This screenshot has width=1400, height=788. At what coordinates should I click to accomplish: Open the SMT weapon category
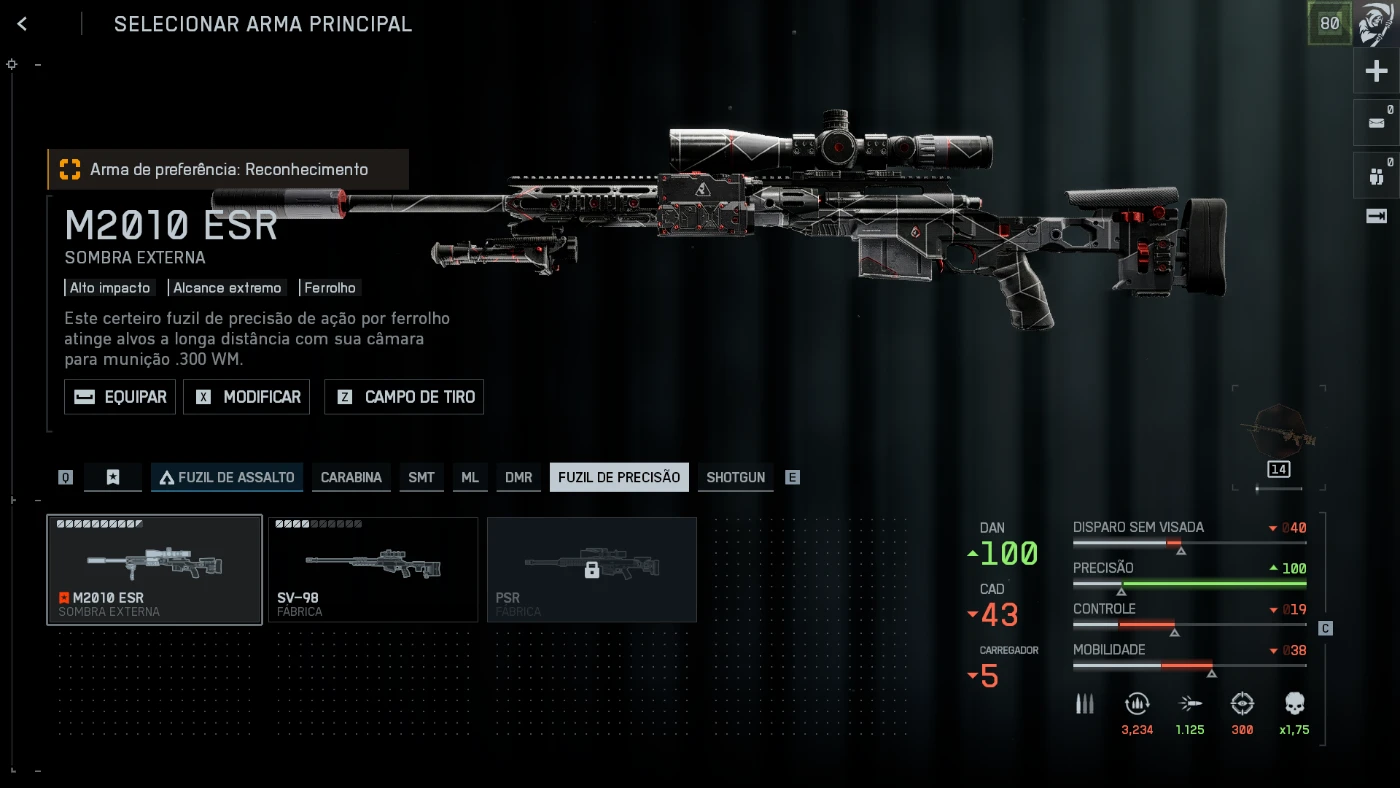coord(421,477)
